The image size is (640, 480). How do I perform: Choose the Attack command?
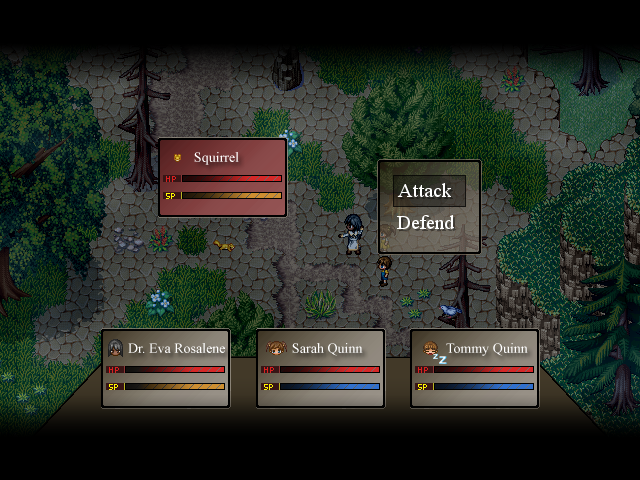click(x=427, y=191)
